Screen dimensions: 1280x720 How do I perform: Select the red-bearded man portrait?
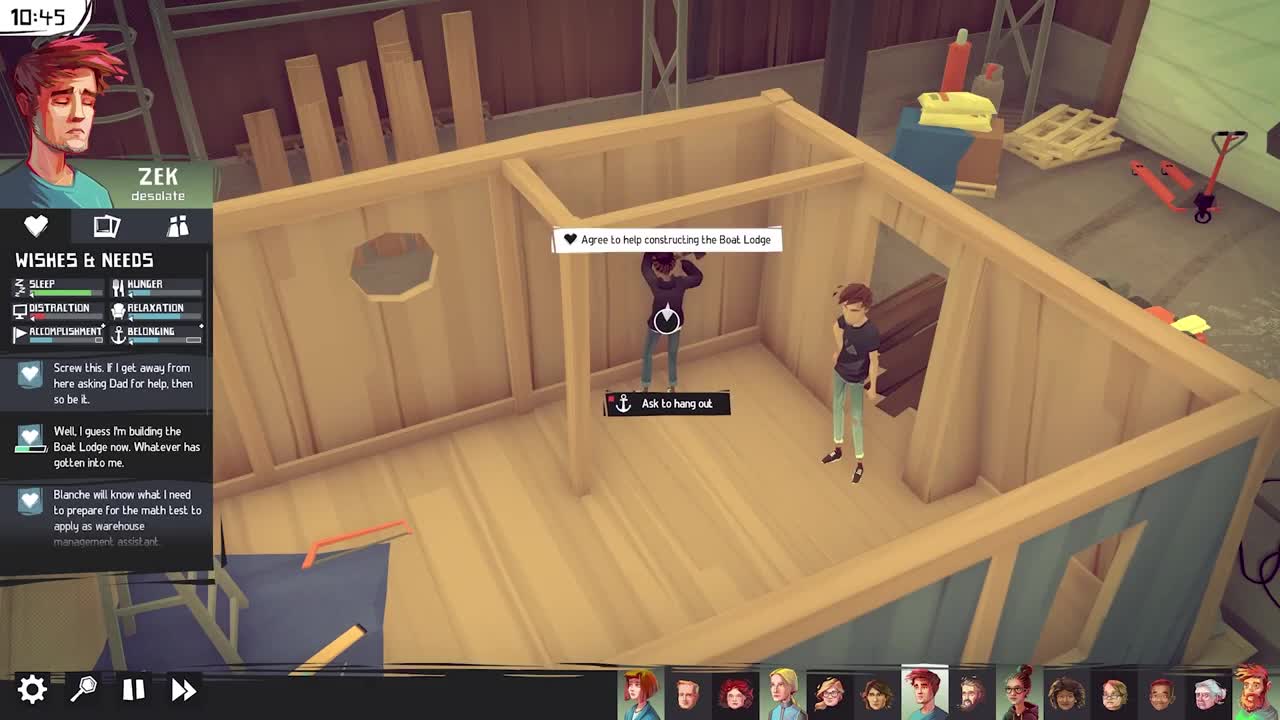point(1253,693)
